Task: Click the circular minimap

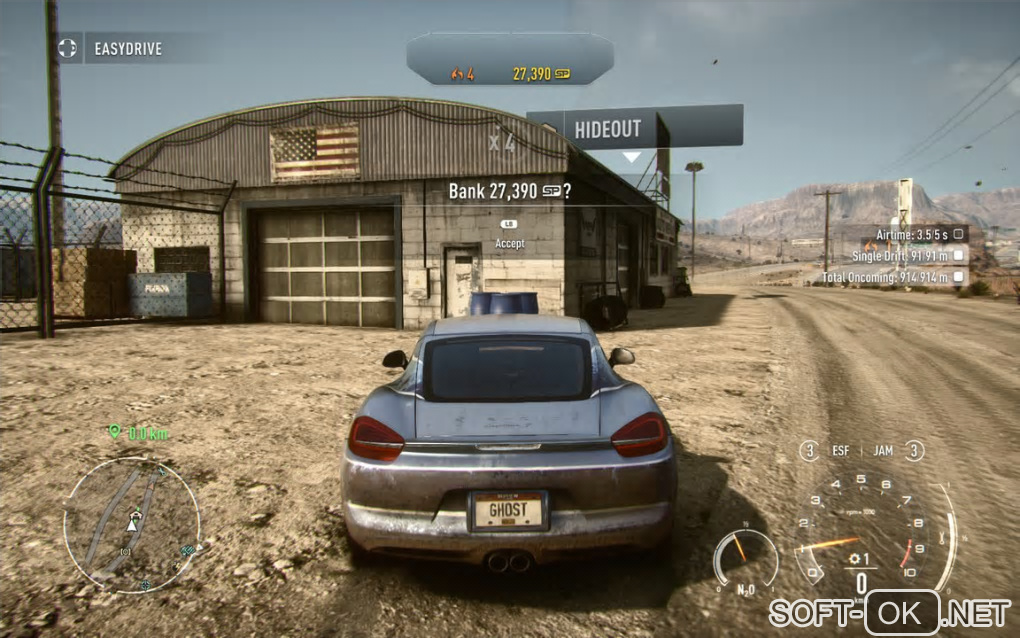Action: pyautogui.click(x=132, y=524)
